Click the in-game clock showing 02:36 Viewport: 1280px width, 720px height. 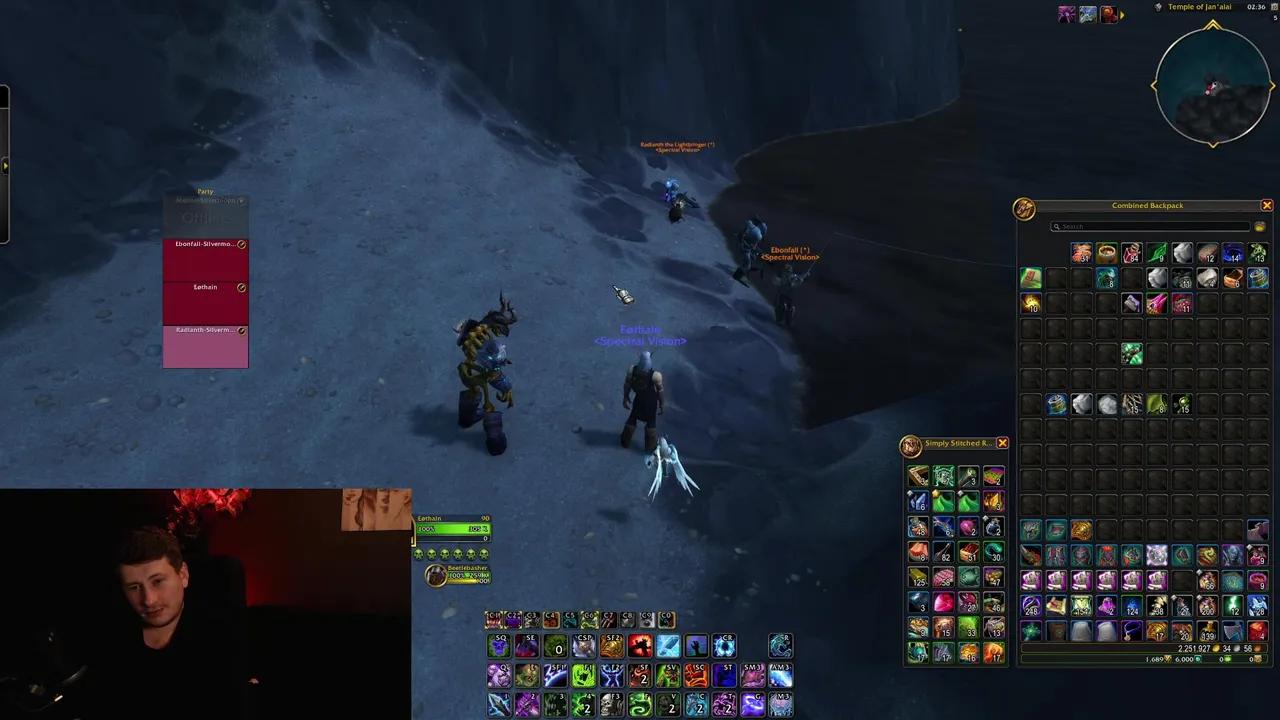(x=1257, y=8)
